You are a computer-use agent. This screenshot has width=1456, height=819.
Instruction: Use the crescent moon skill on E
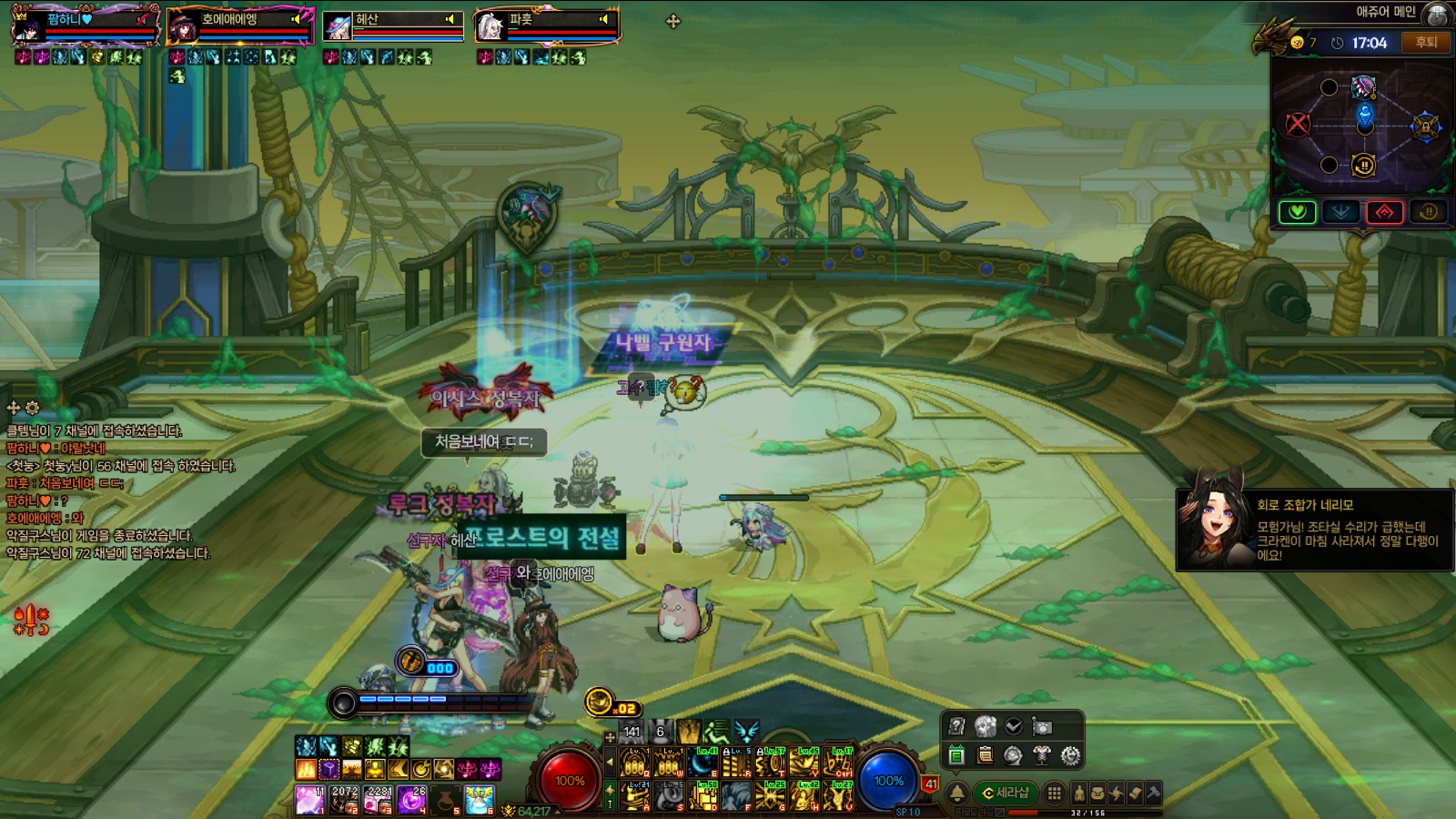coord(703,763)
